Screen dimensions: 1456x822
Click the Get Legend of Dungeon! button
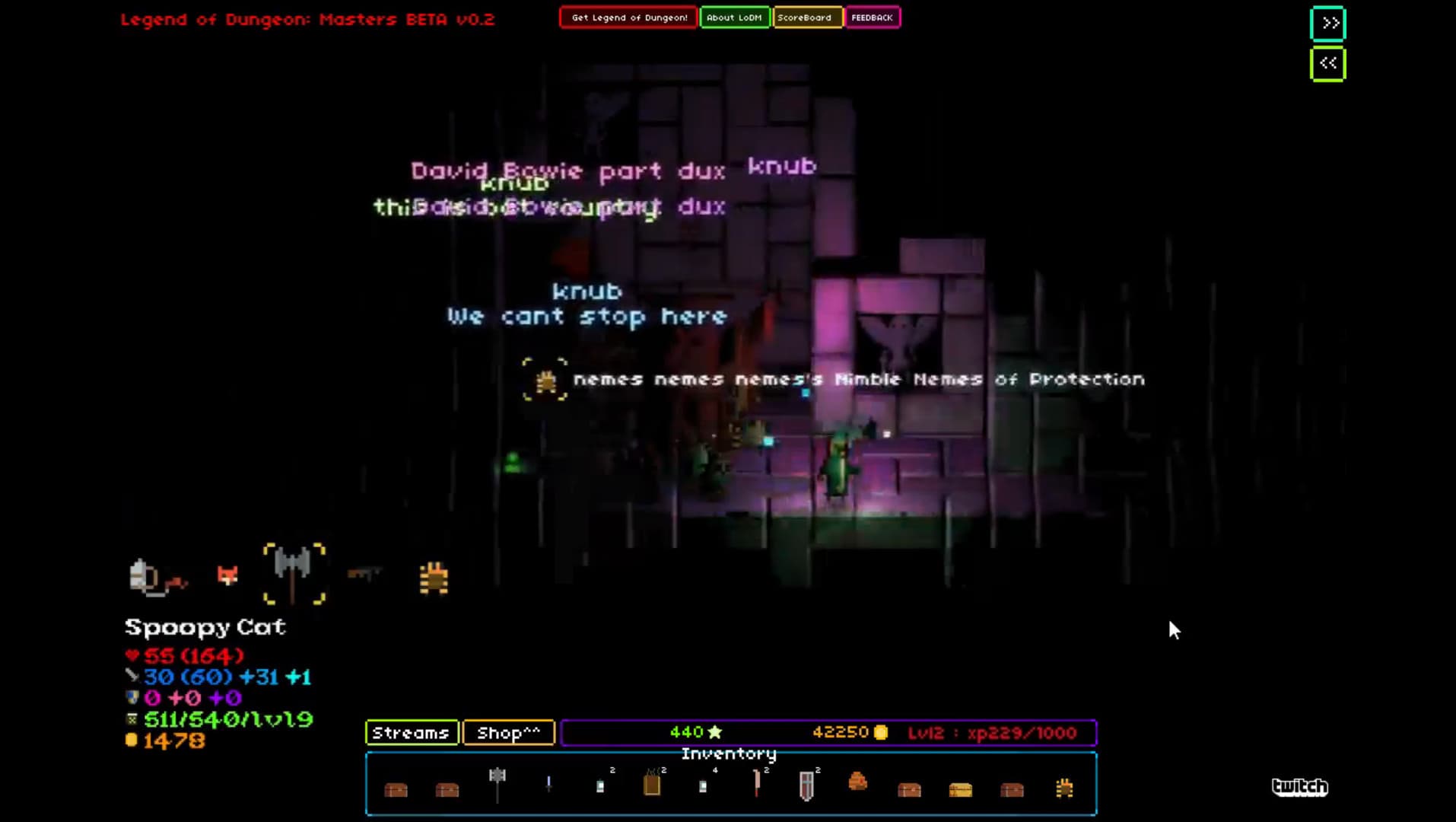coord(628,17)
